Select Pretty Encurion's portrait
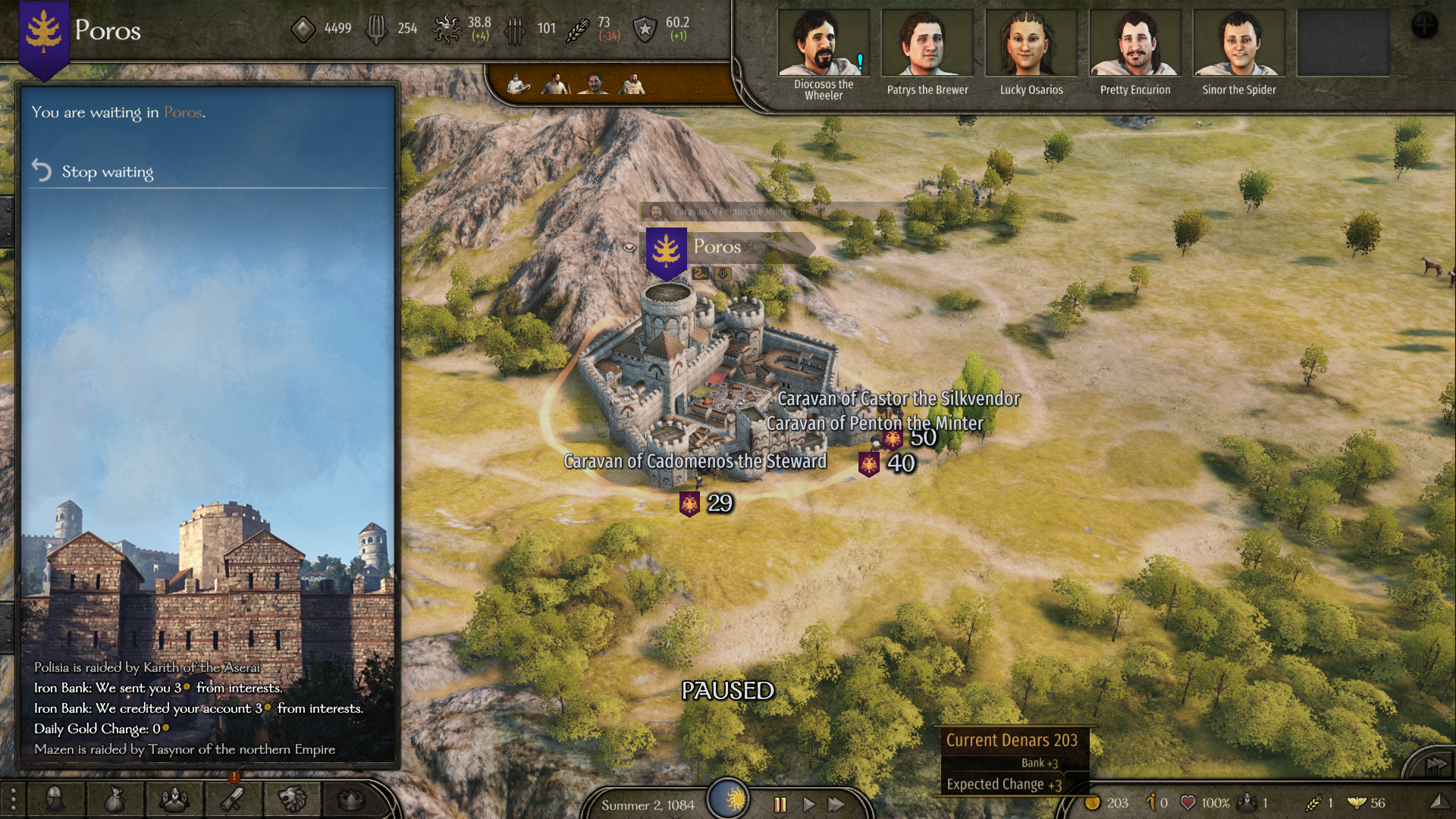 pyautogui.click(x=1134, y=44)
